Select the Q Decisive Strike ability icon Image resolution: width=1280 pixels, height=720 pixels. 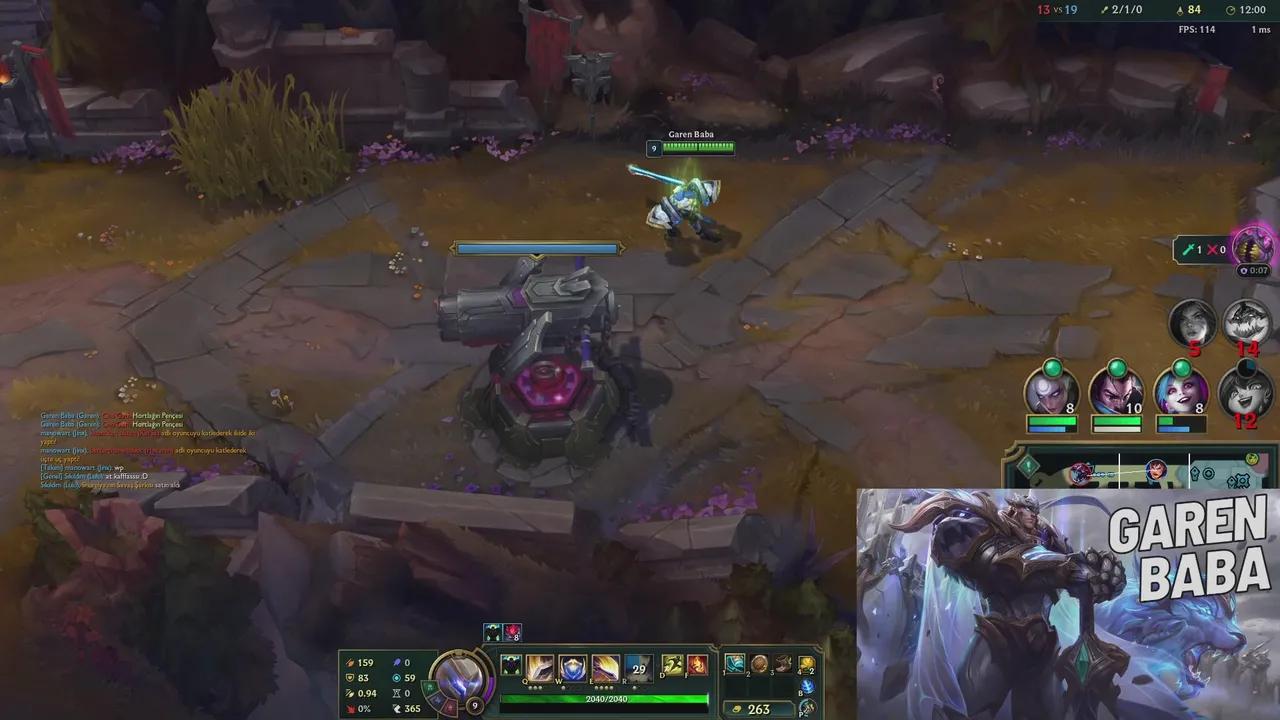point(538,667)
